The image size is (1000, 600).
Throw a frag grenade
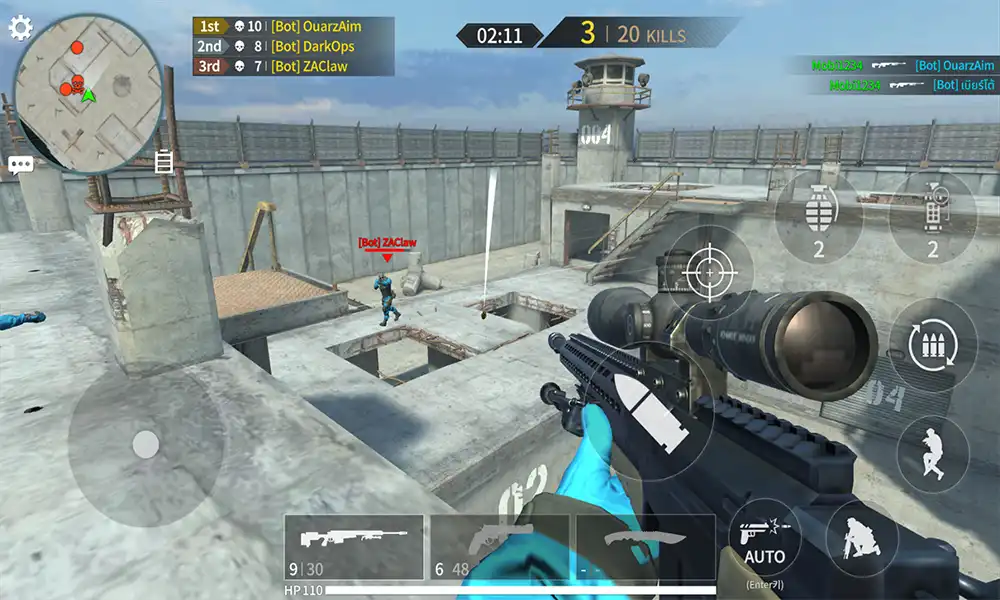[818, 217]
